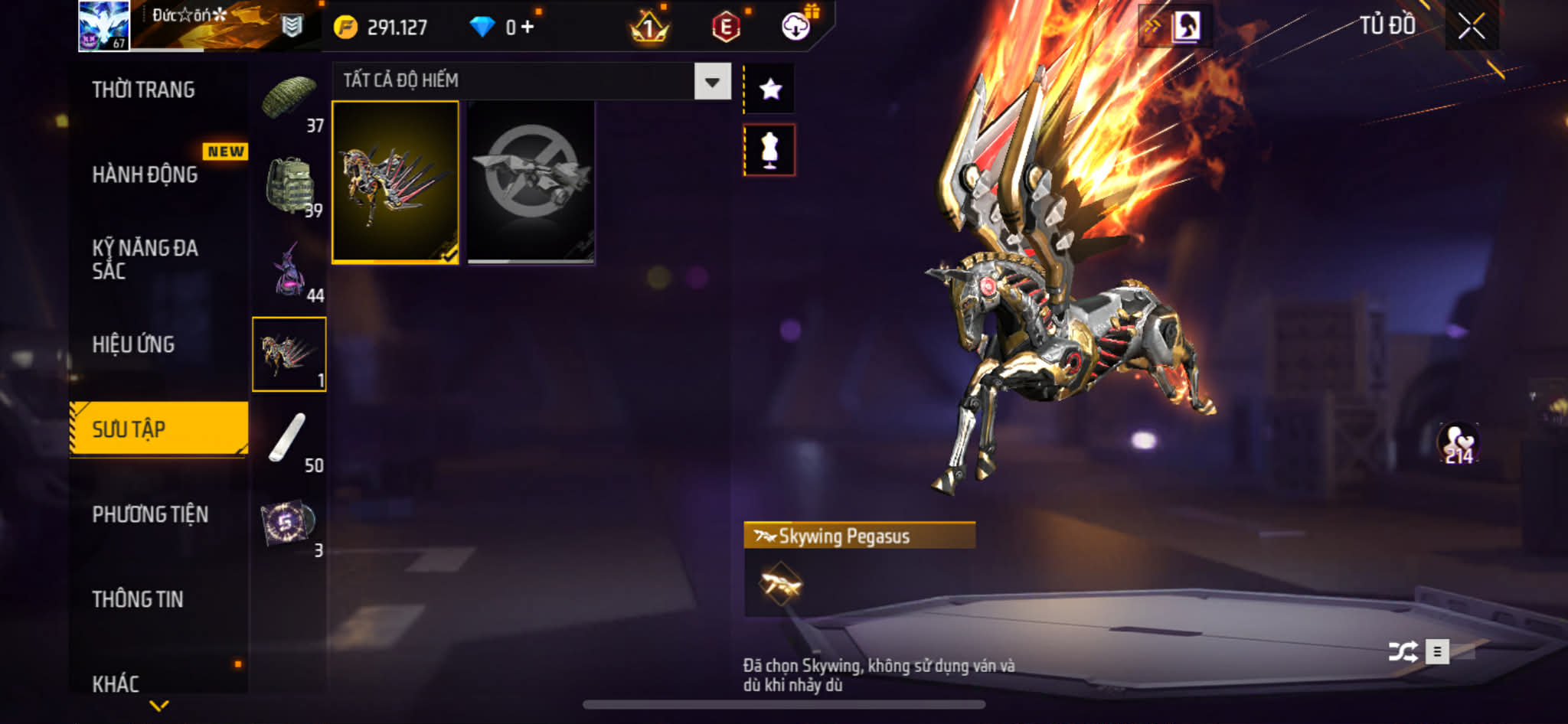Open the THỜI TRANG category
Screen dimensions: 1568x724
click(x=143, y=90)
